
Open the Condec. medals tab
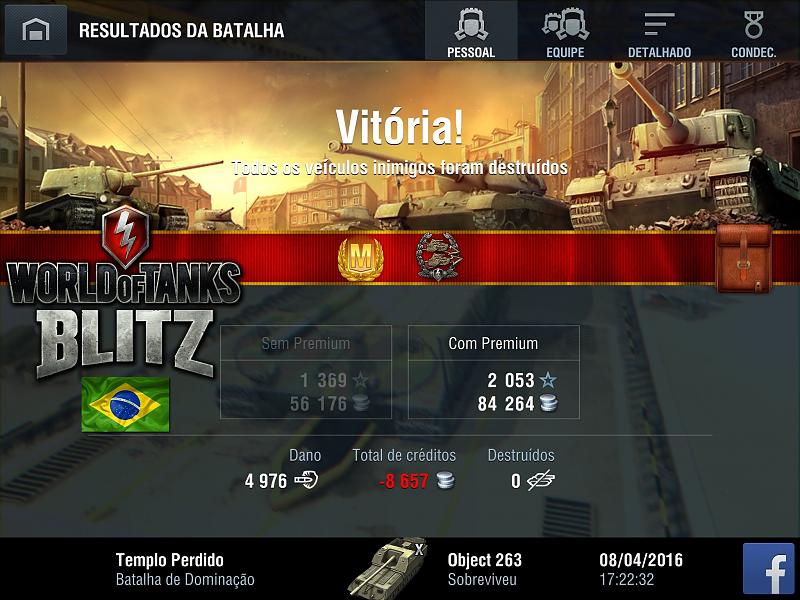pos(753,31)
